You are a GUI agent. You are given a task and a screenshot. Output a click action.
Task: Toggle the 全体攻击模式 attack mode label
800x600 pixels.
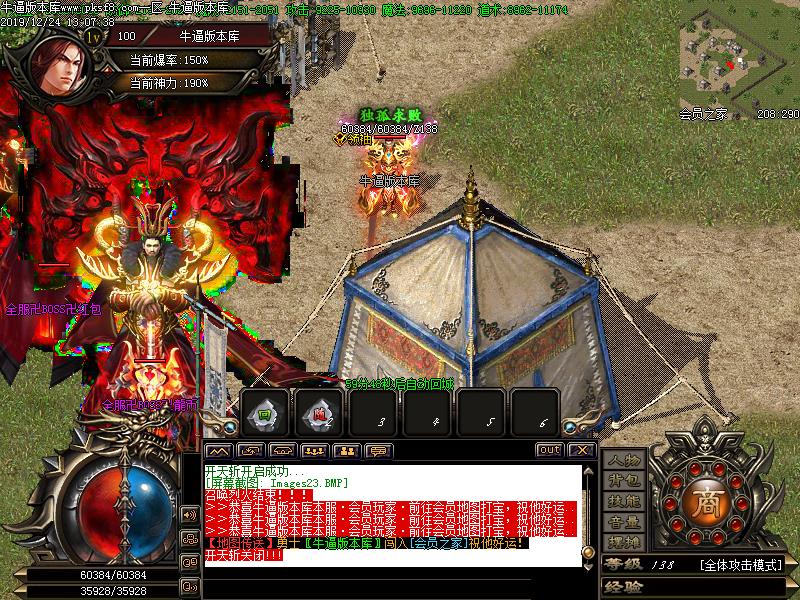(x=739, y=565)
